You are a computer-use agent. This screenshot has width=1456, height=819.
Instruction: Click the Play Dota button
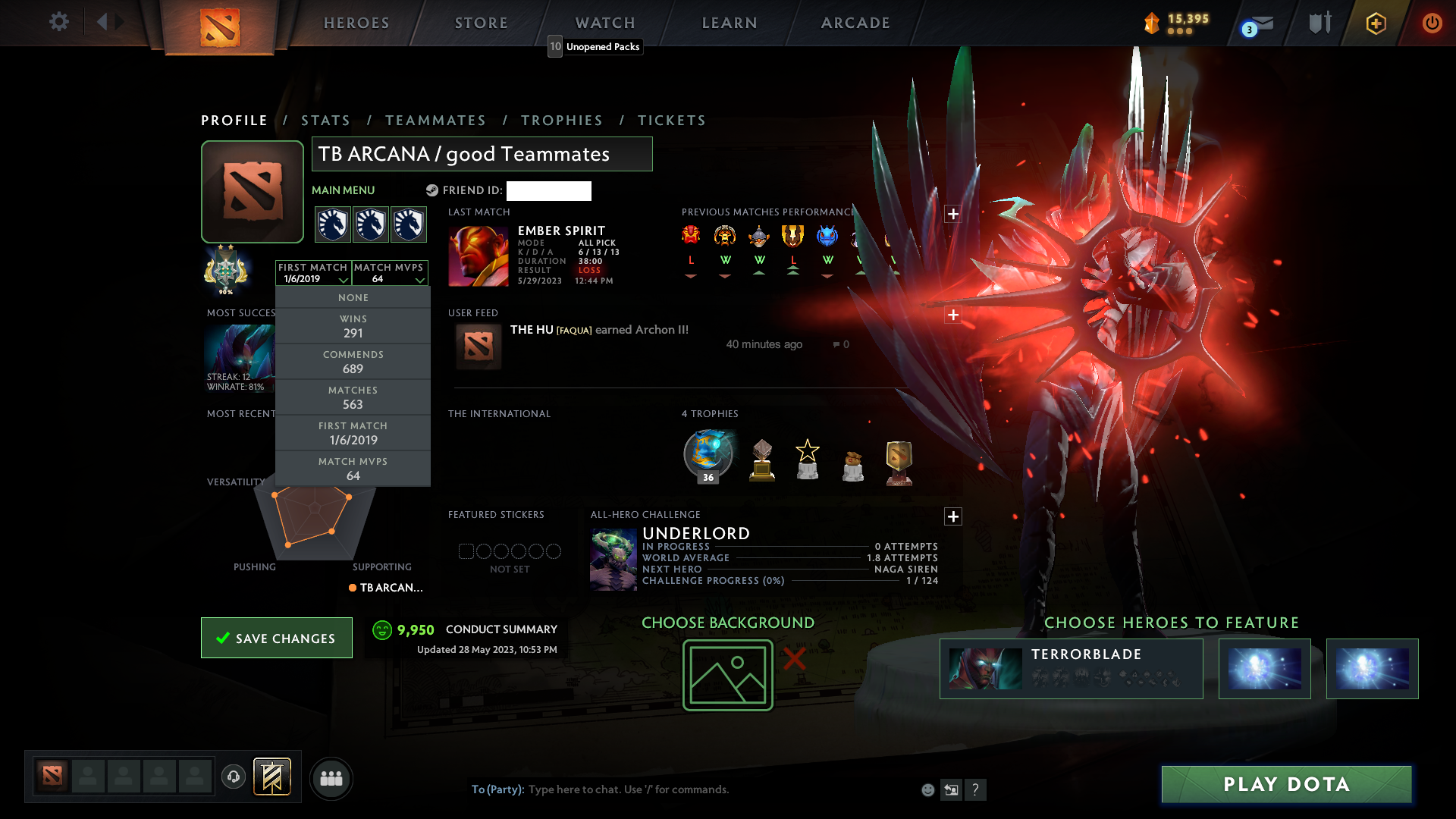(1285, 784)
